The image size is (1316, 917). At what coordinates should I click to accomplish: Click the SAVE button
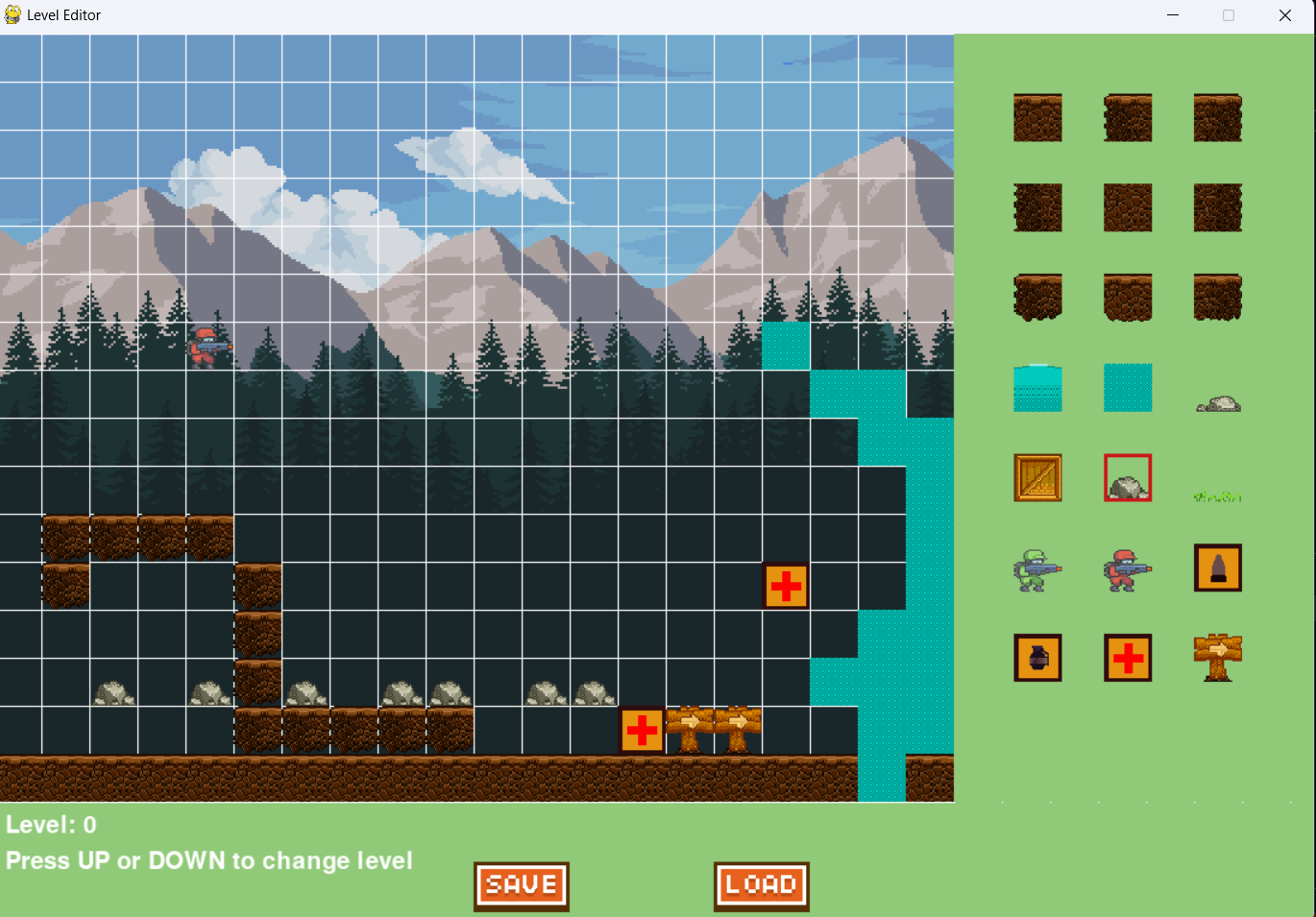(x=521, y=884)
